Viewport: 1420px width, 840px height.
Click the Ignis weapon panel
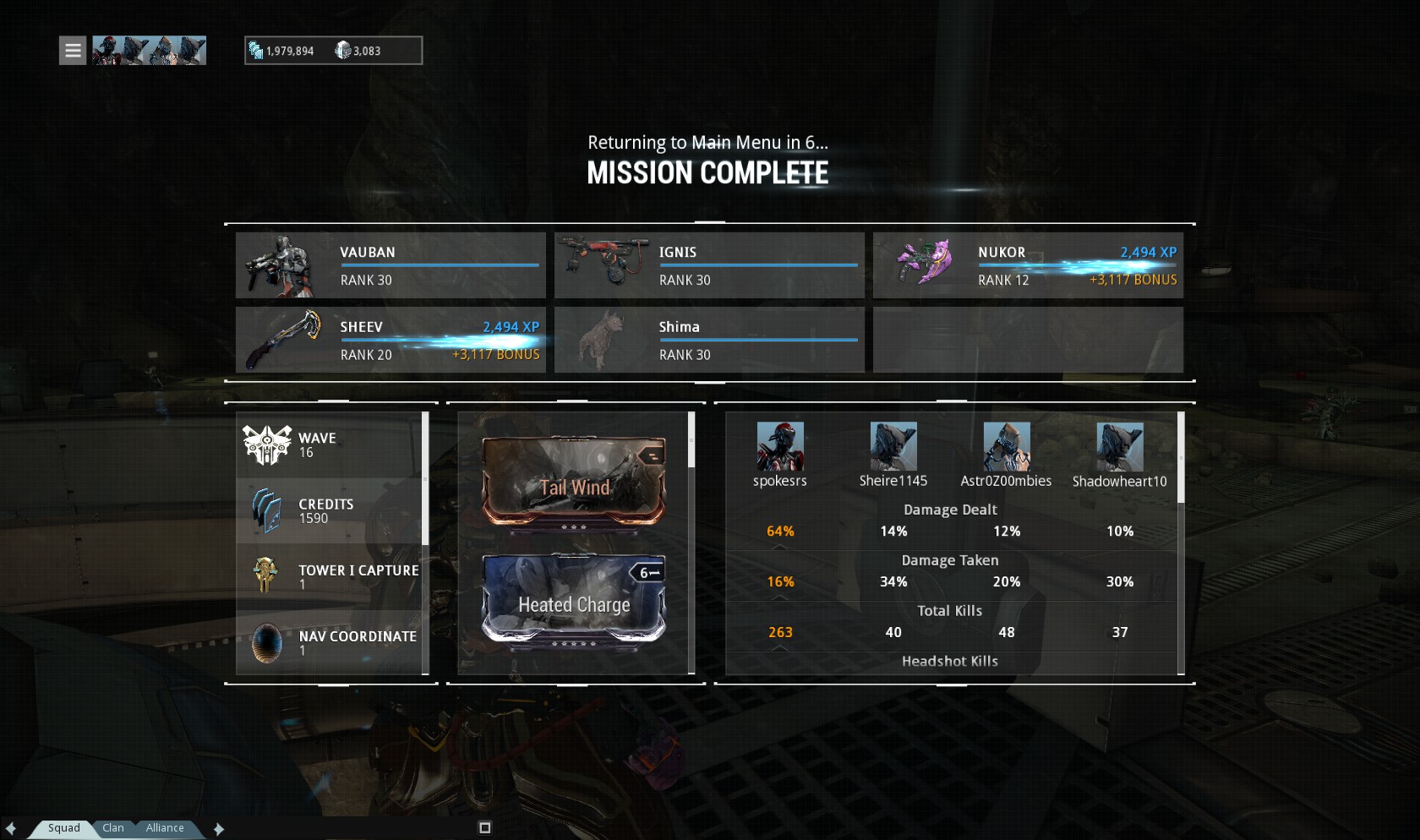click(x=709, y=265)
